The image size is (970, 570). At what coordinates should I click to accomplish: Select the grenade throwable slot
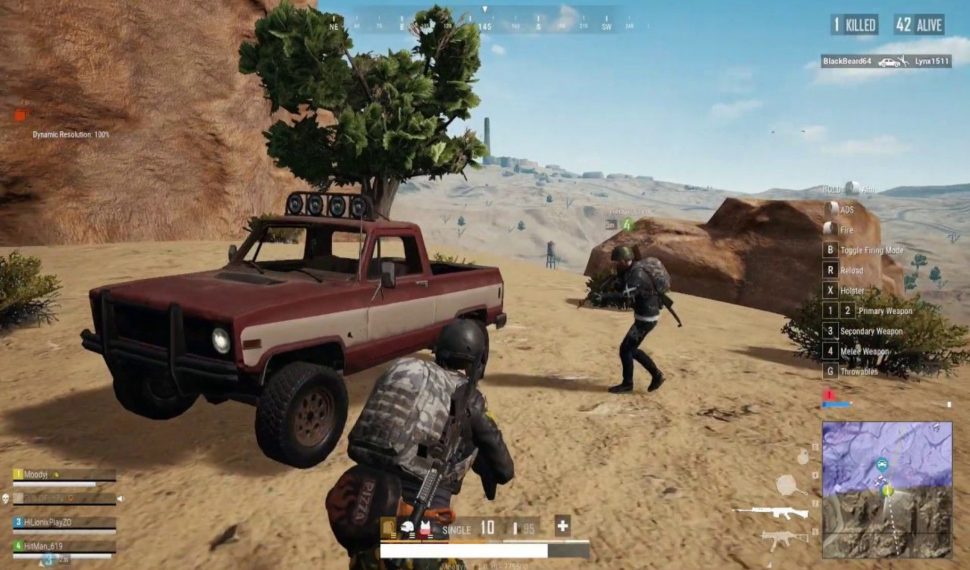pyautogui.click(x=802, y=457)
